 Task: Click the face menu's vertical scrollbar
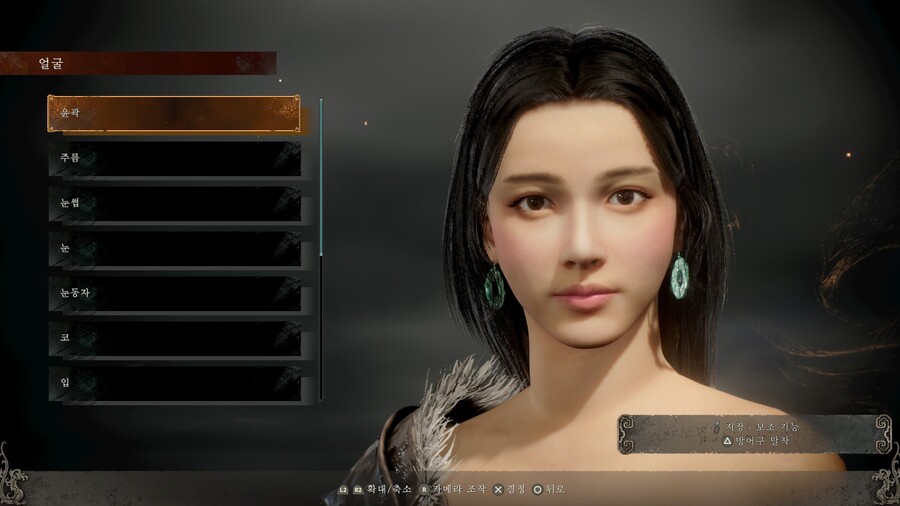[x=321, y=180]
